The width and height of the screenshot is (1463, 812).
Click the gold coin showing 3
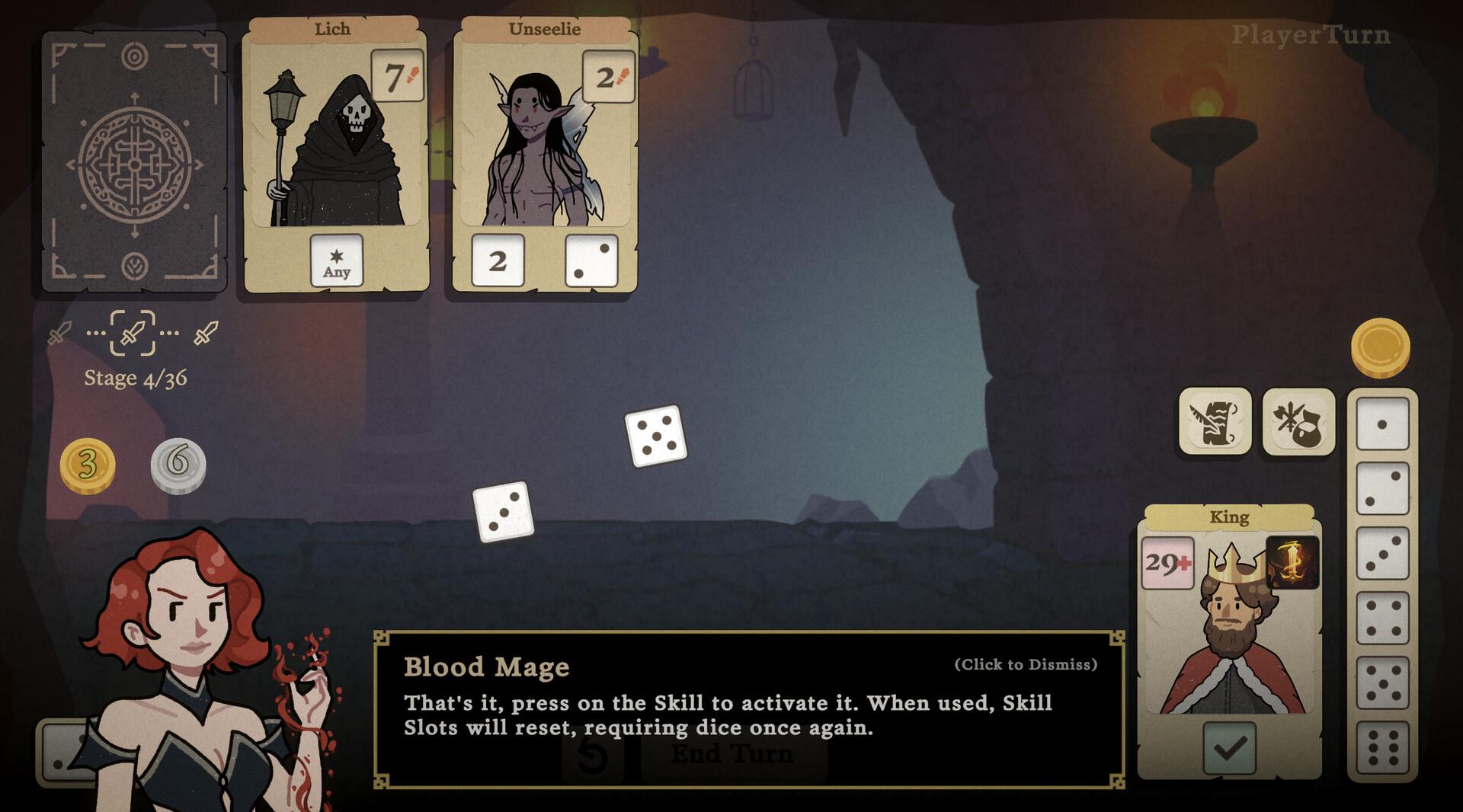pos(88,465)
